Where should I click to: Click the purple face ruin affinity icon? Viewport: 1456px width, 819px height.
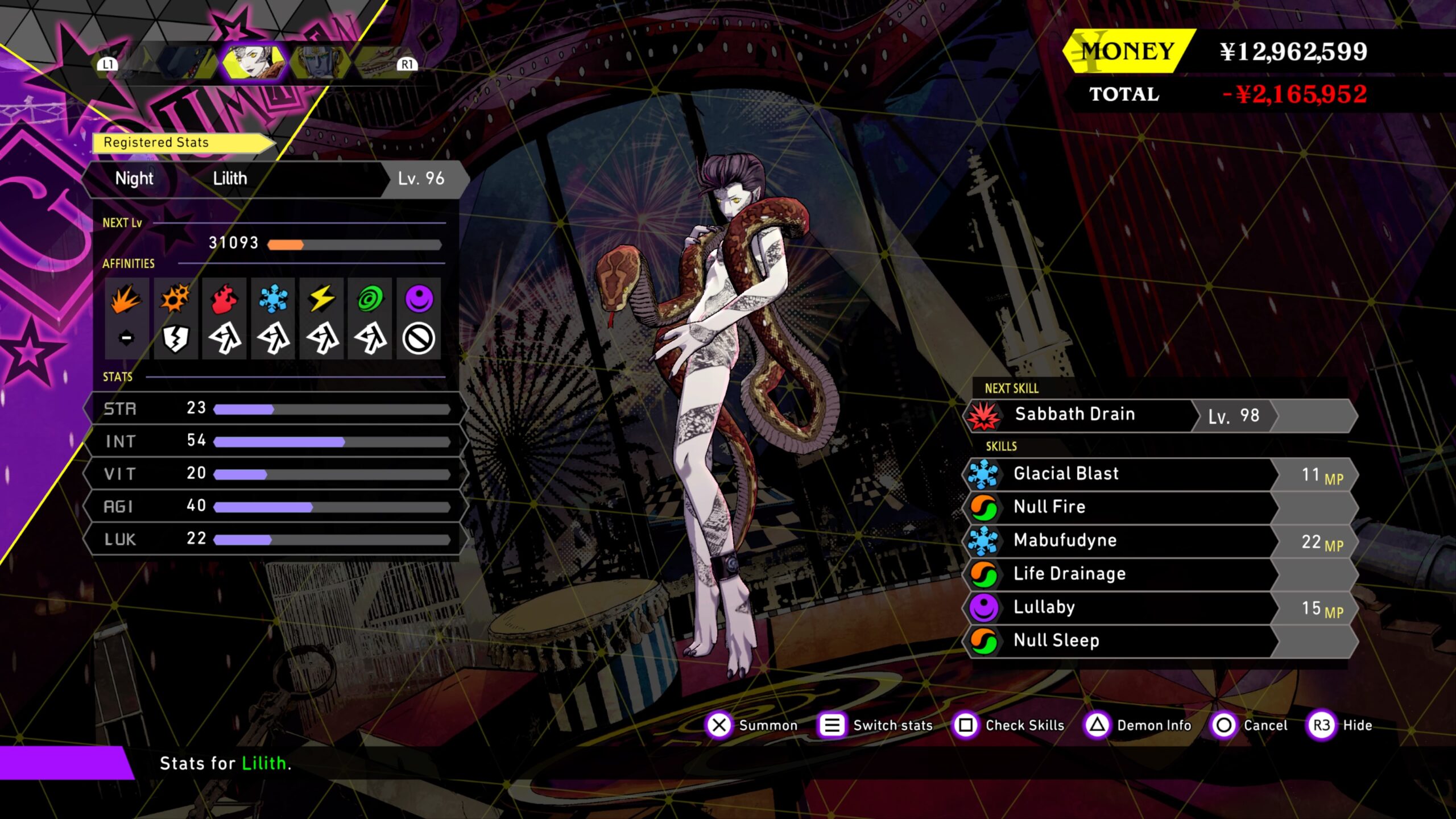tap(419, 299)
